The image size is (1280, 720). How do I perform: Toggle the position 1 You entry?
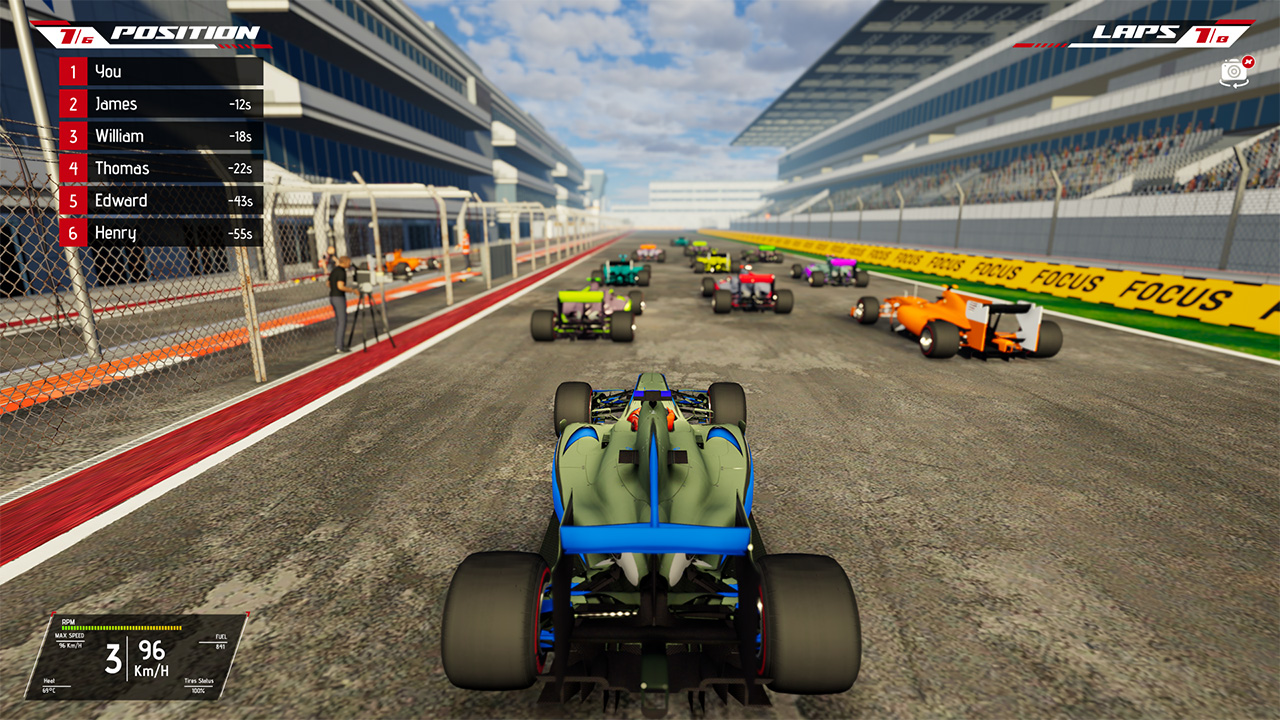click(160, 71)
